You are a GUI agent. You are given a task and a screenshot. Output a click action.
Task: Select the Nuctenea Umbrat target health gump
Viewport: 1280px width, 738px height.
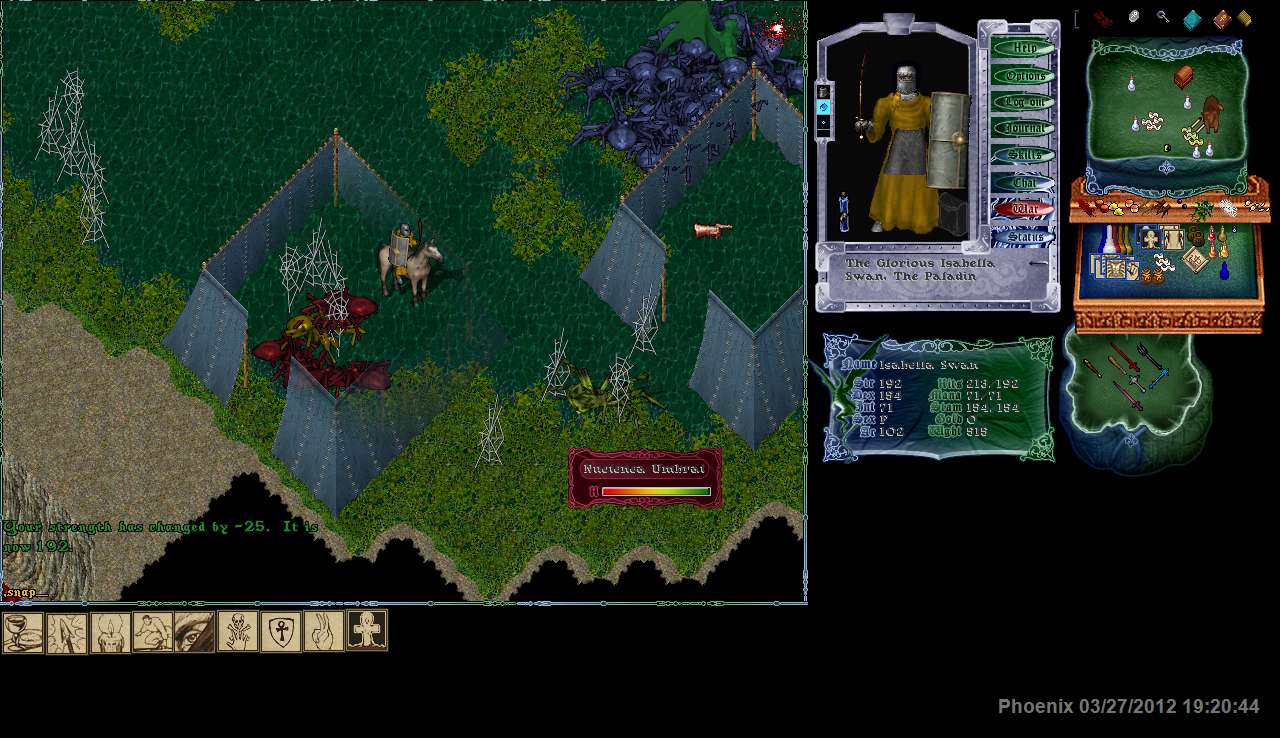(x=645, y=478)
